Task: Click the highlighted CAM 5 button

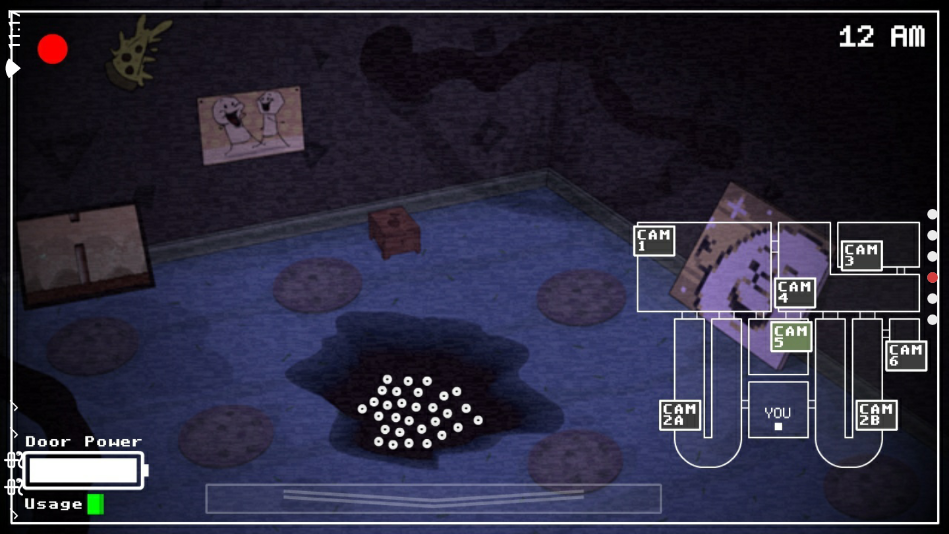Action: pos(790,336)
